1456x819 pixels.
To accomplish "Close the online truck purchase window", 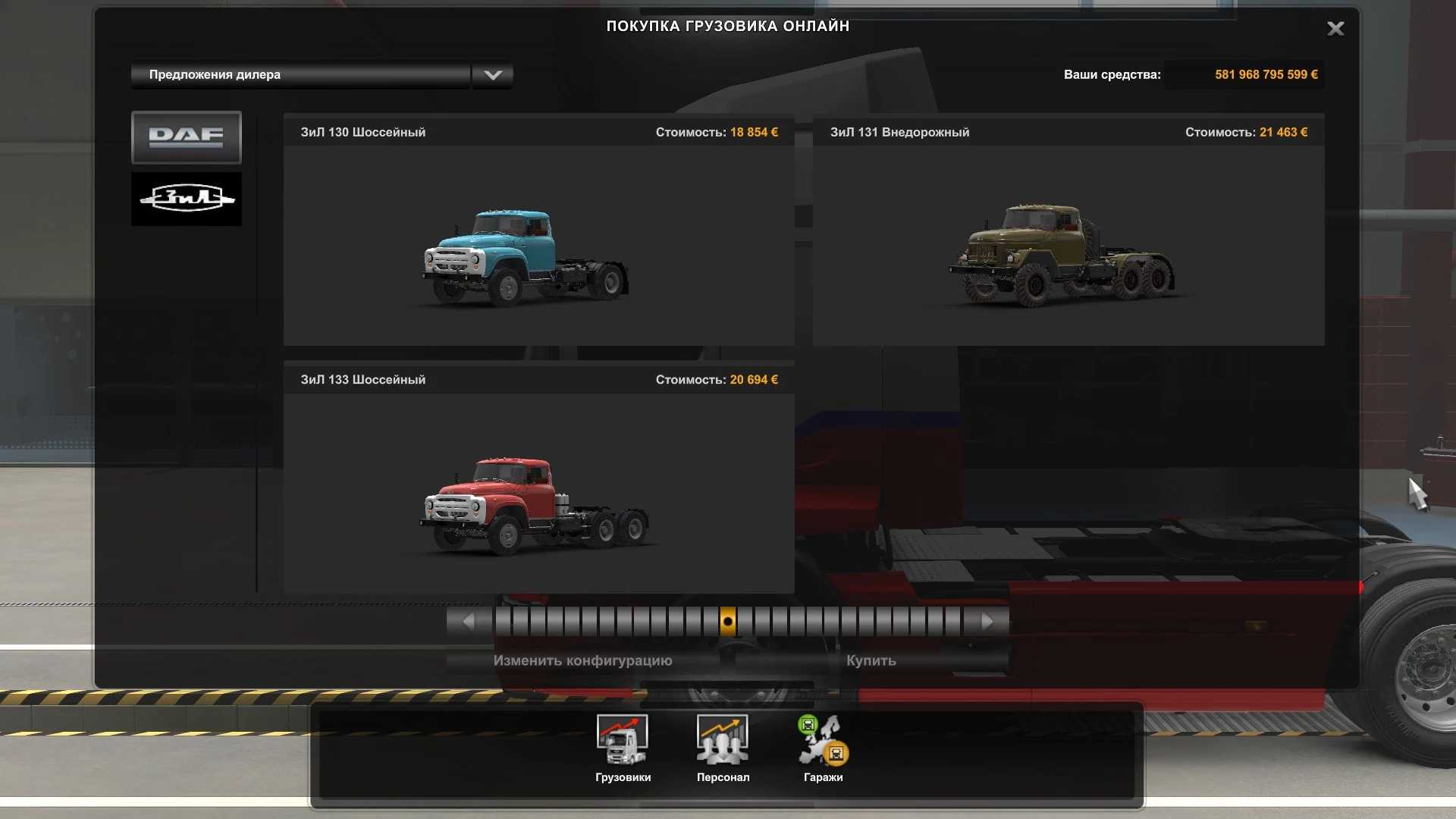I will [1335, 29].
